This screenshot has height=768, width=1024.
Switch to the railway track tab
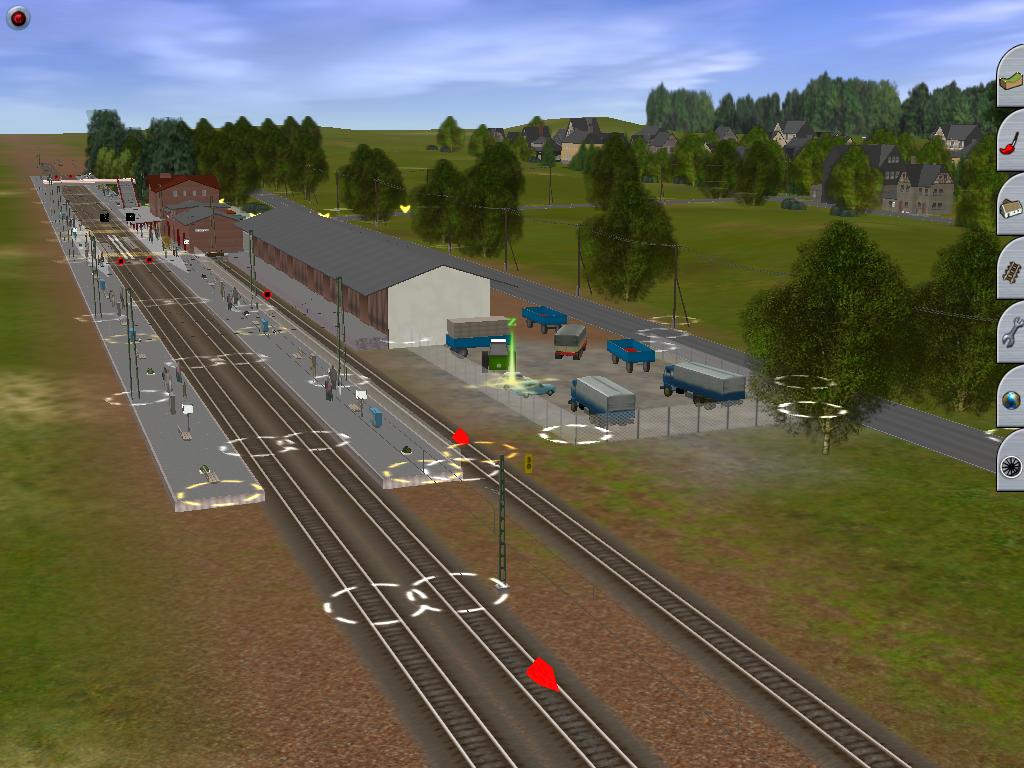click(x=1011, y=269)
